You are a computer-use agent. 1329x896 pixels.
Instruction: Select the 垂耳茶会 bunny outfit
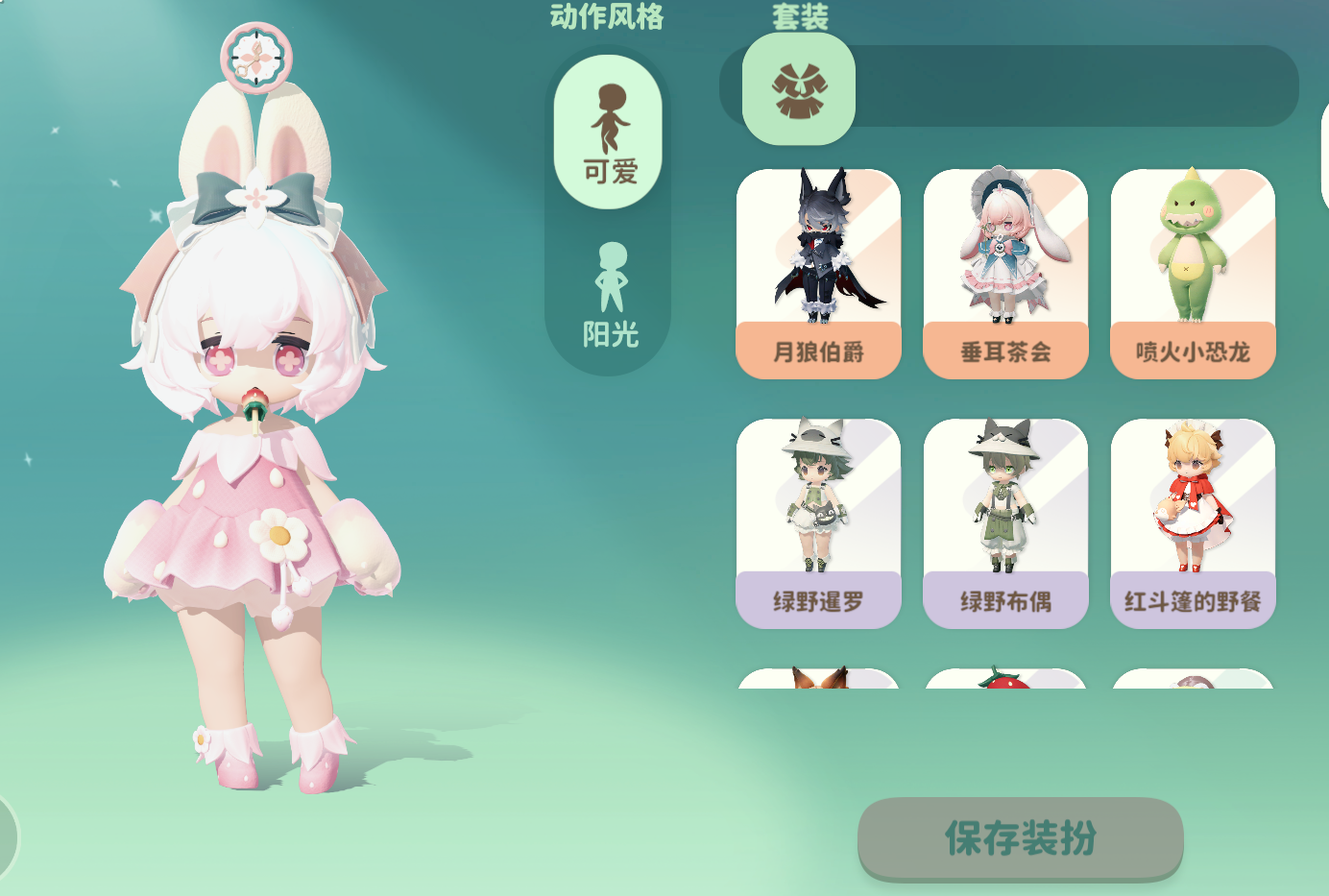1004,269
